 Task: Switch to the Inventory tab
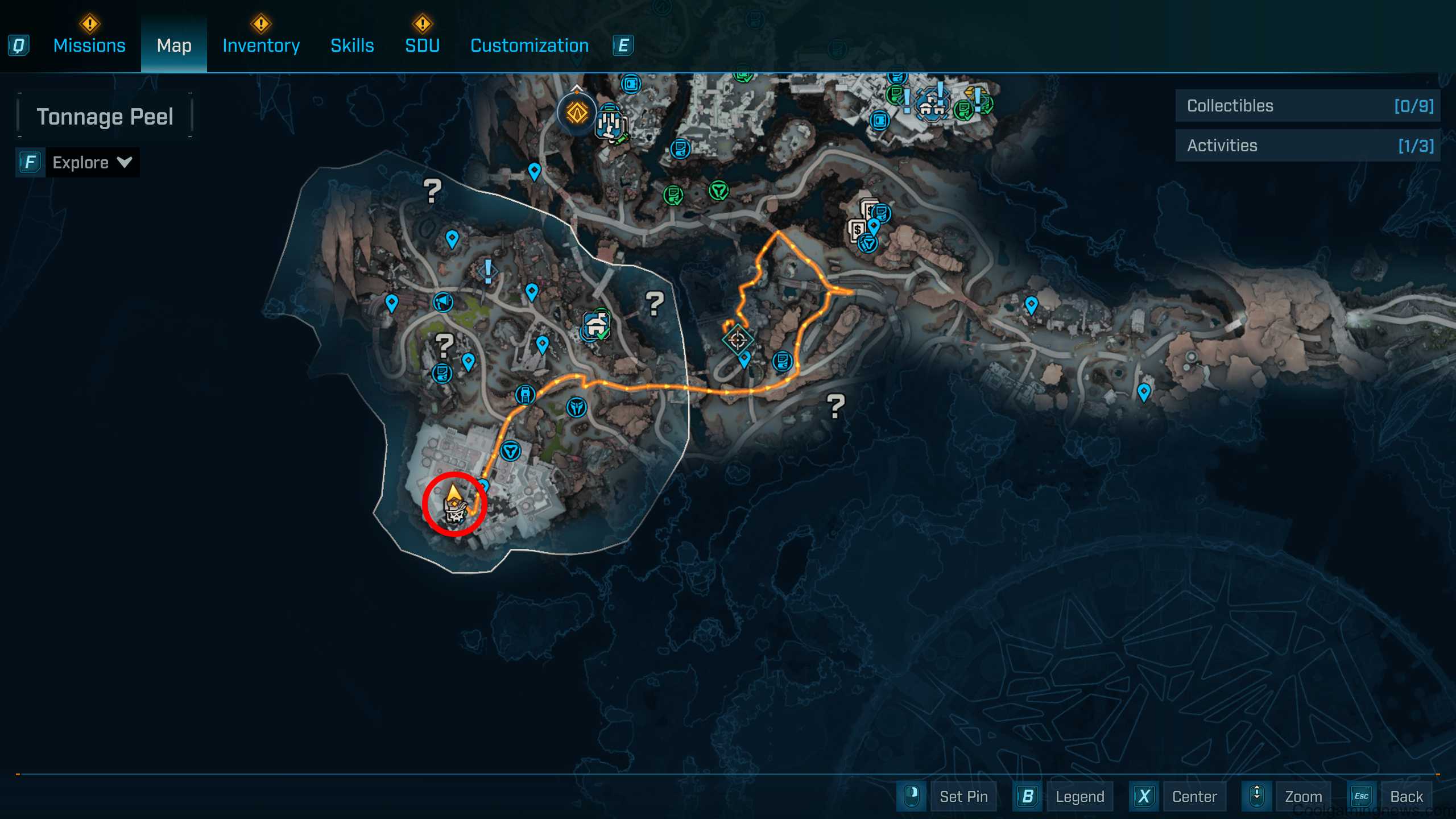tap(261, 45)
